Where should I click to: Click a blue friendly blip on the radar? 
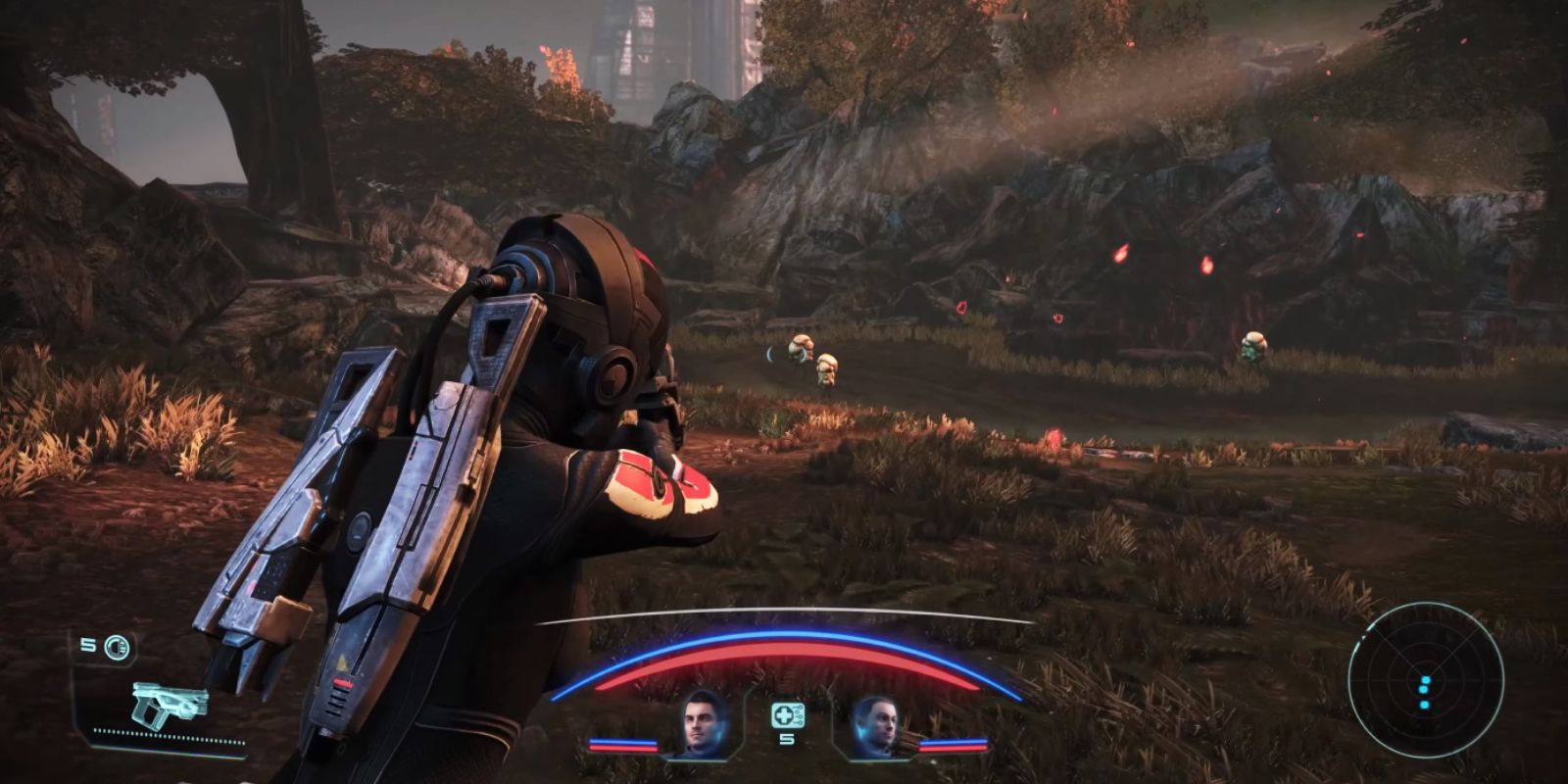1425,680
